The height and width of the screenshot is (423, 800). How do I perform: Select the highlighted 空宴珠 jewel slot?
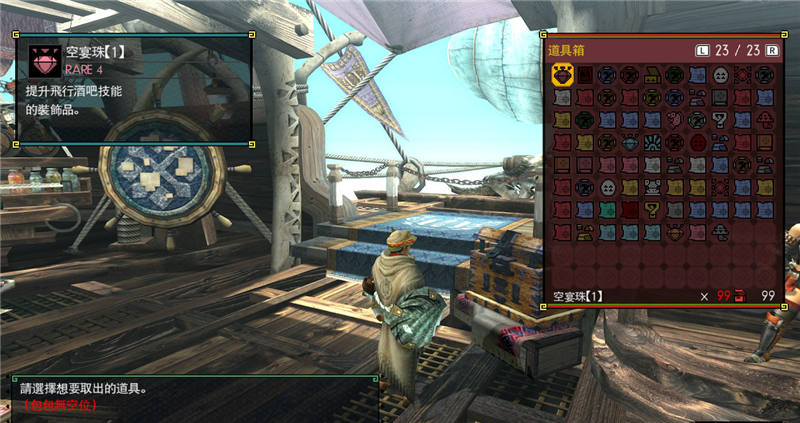point(562,75)
